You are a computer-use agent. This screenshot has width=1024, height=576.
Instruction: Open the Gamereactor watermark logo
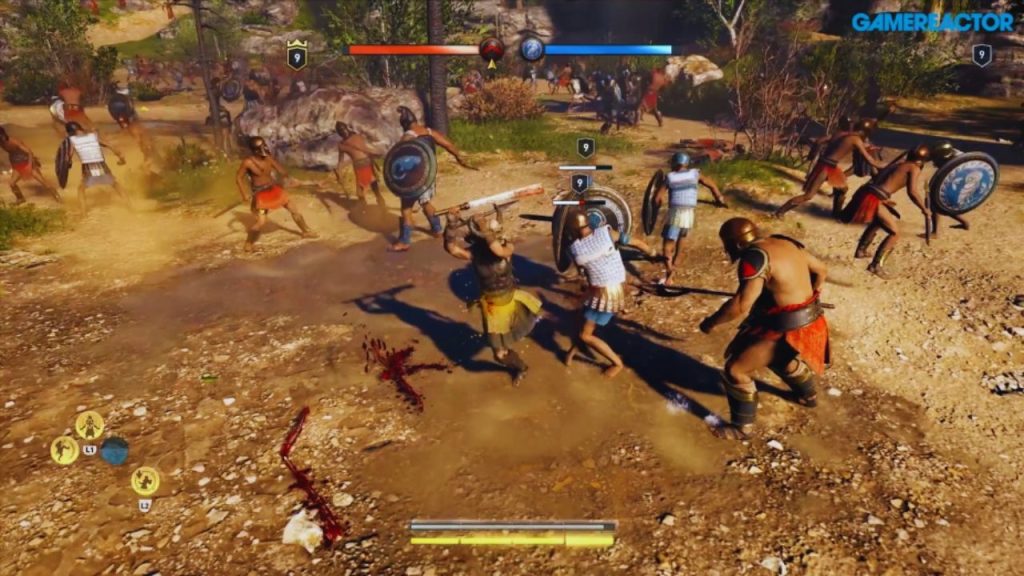[932, 22]
